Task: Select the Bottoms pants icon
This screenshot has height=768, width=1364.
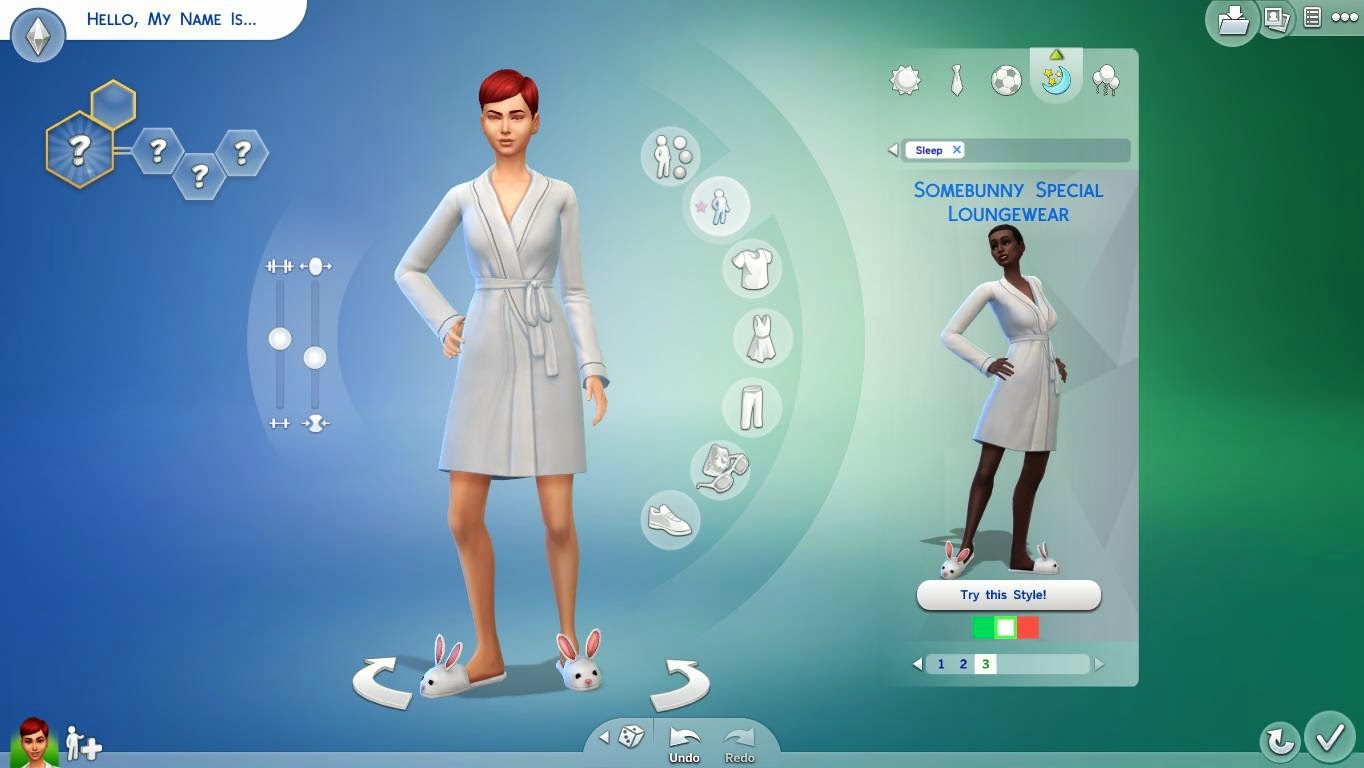Action: point(751,407)
